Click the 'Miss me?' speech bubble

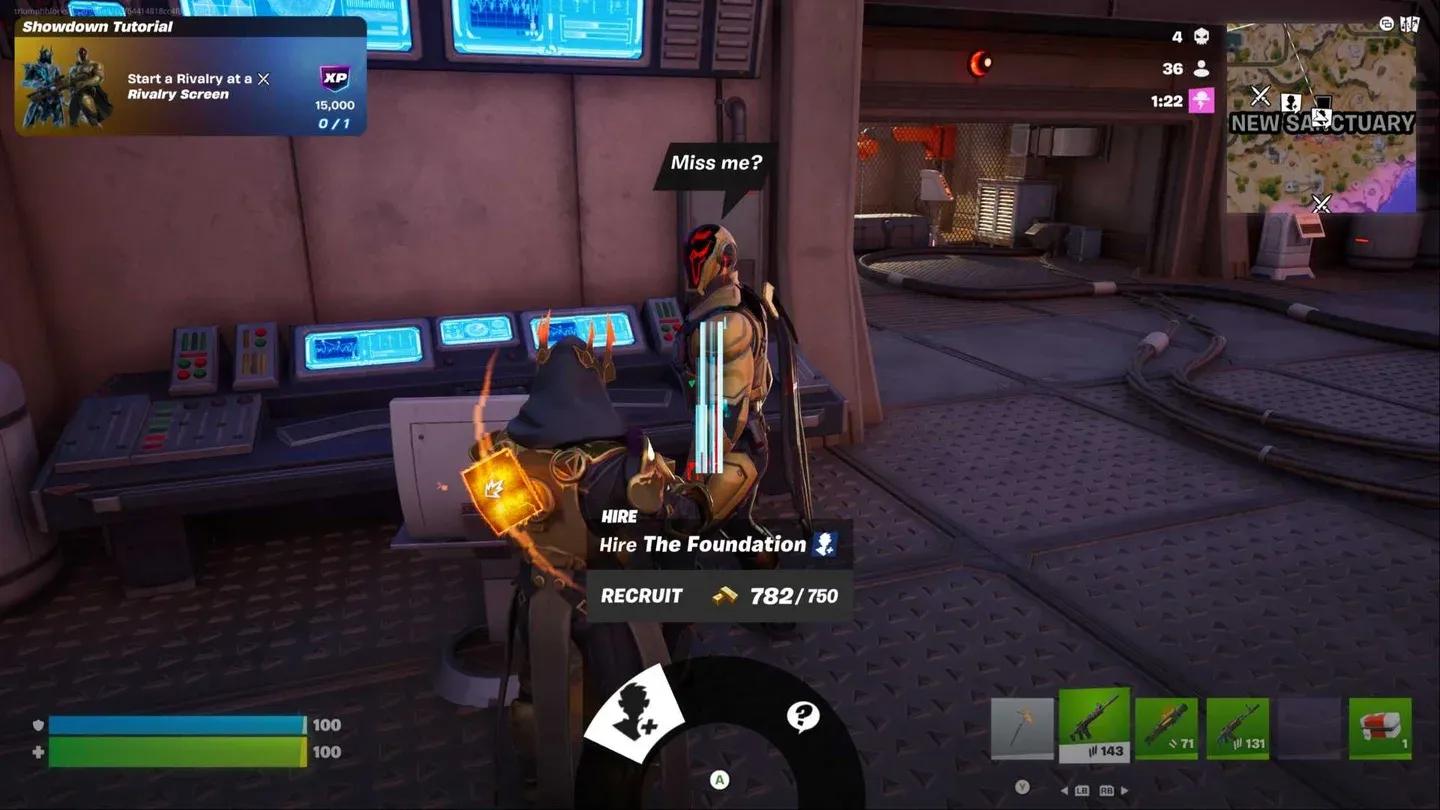715,162
